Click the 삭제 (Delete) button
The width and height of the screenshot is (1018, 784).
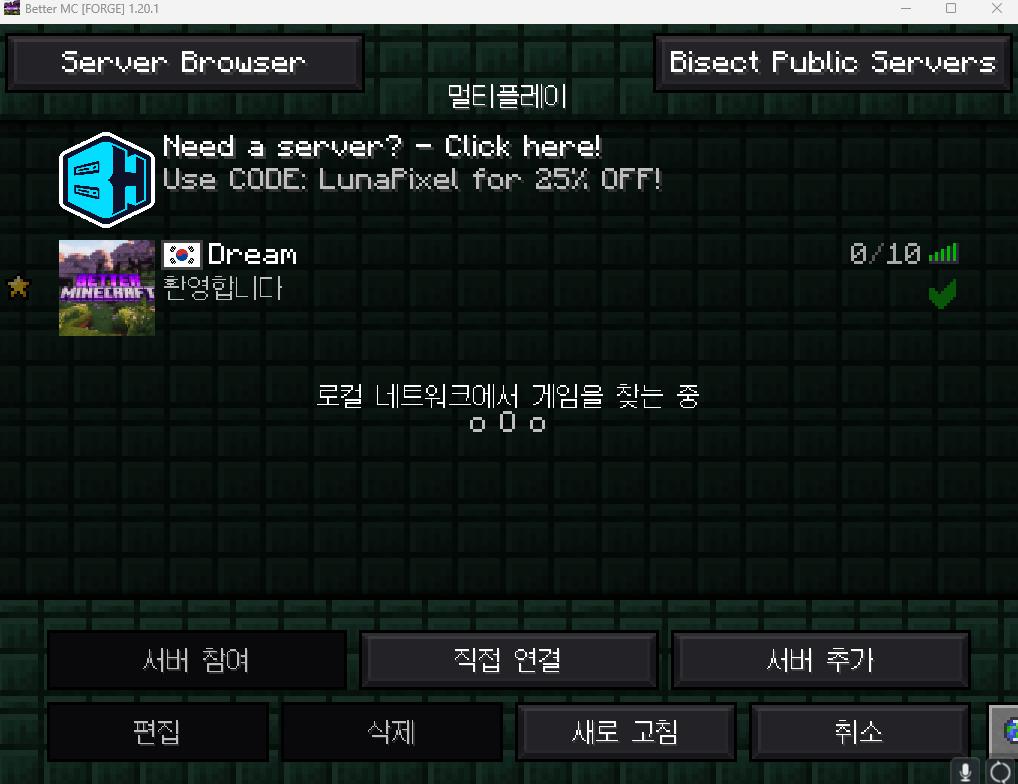pos(391,732)
